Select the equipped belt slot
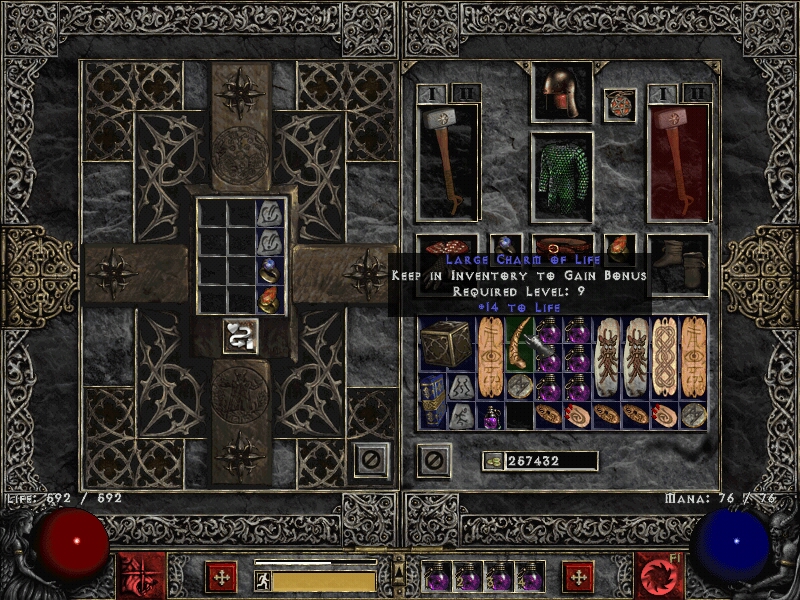 tap(560, 248)
